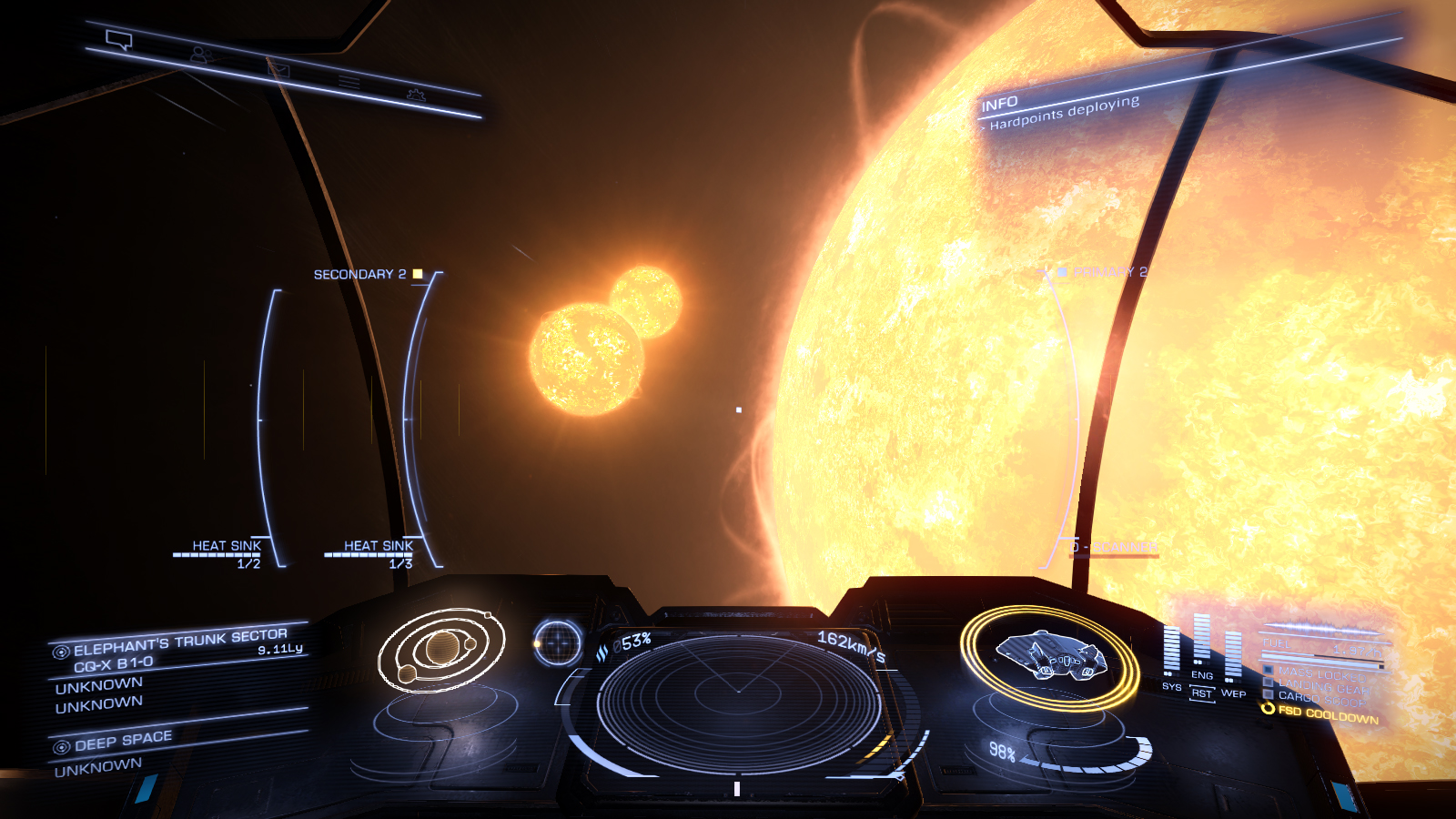Open the comms settings gear icon
Viewport: 1456px width, 819px height.
click(416, 94)
